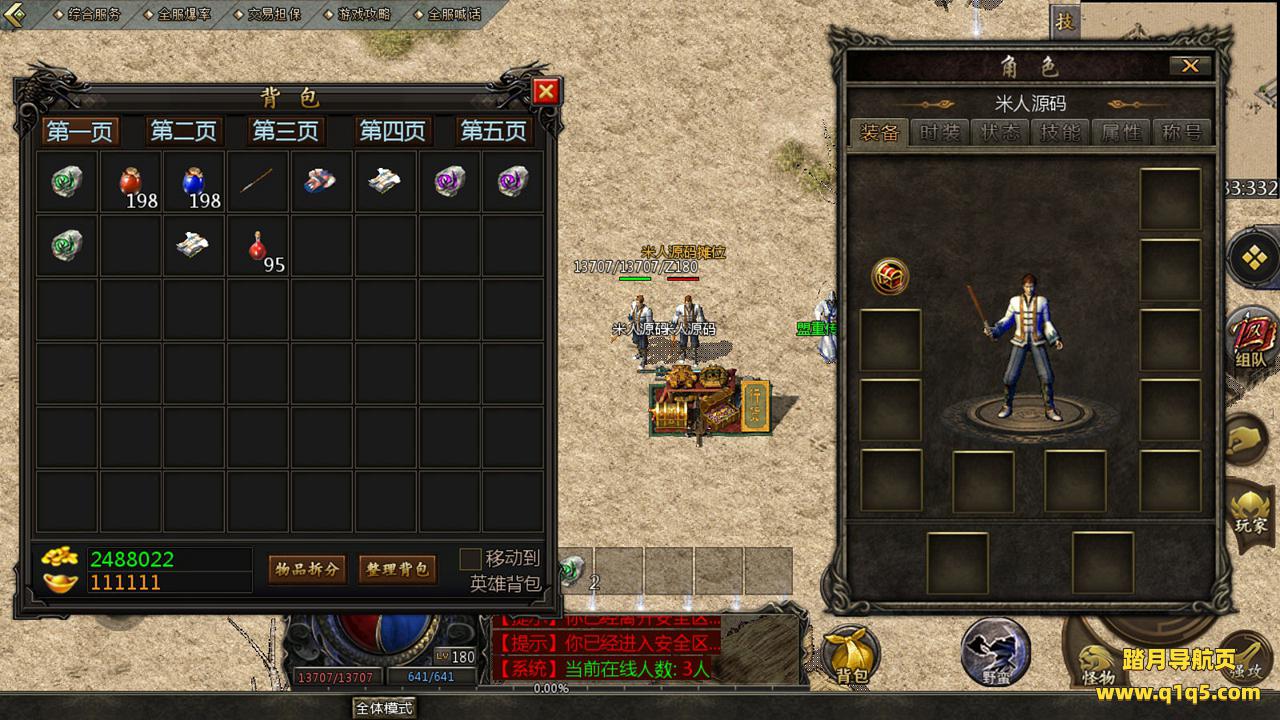
Task: Switch to the 时装 fashion tab
Action: click(x=940, y=133)
